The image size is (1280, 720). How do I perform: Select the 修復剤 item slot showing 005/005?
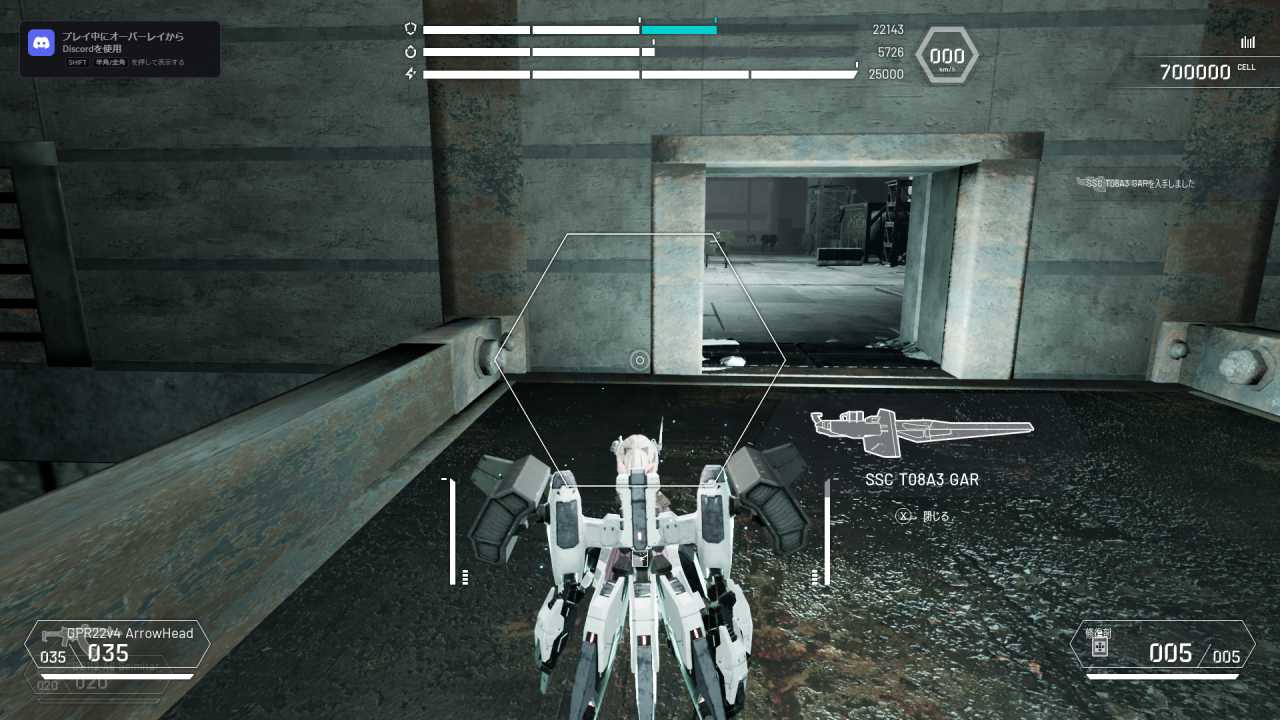(x=1165, y=652)
